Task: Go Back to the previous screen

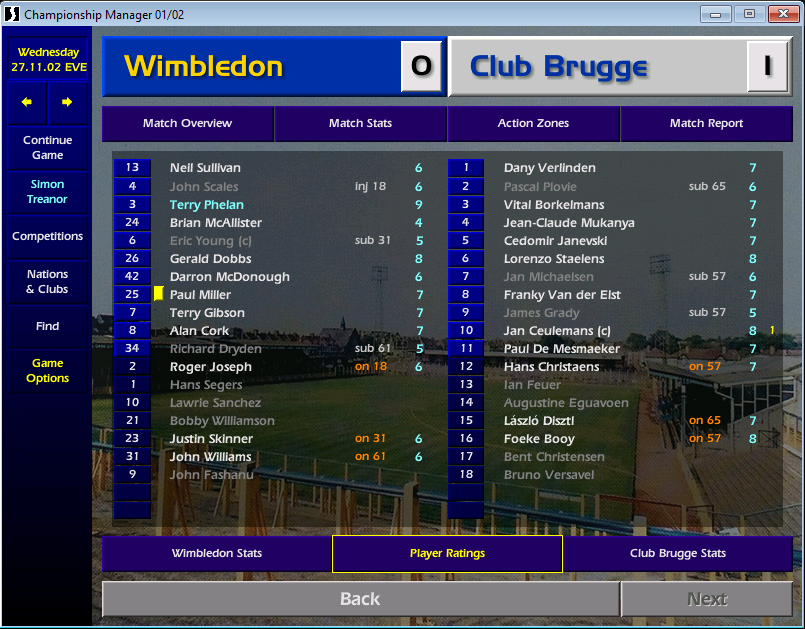Action: [x=360, y=599]
